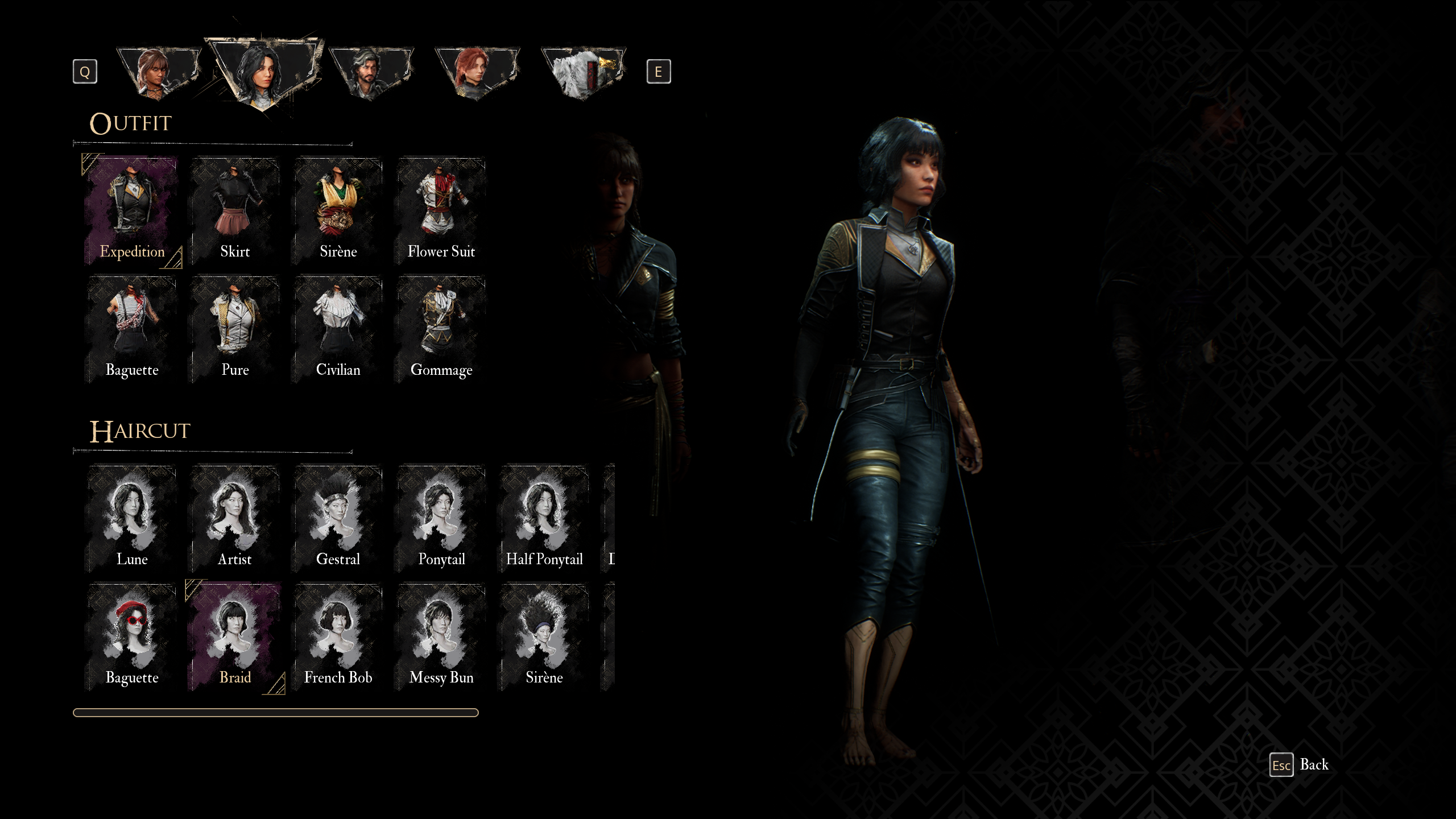Select the Half Ponytail haircut

point(544,518)
